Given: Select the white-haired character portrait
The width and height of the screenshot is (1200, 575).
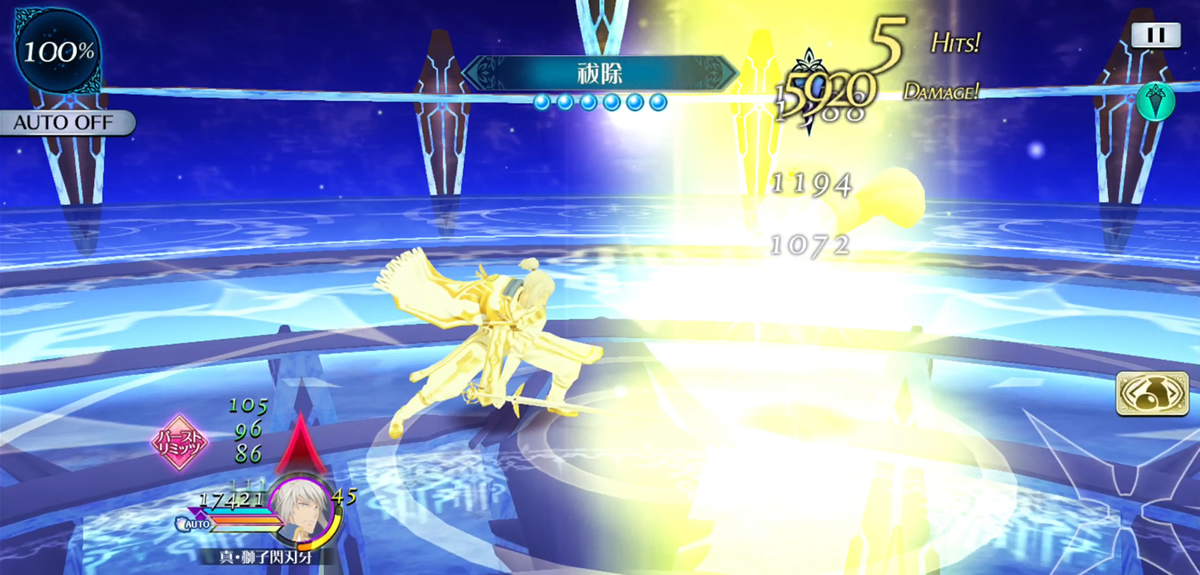Looking at the screenshot, I should (300, 503).
